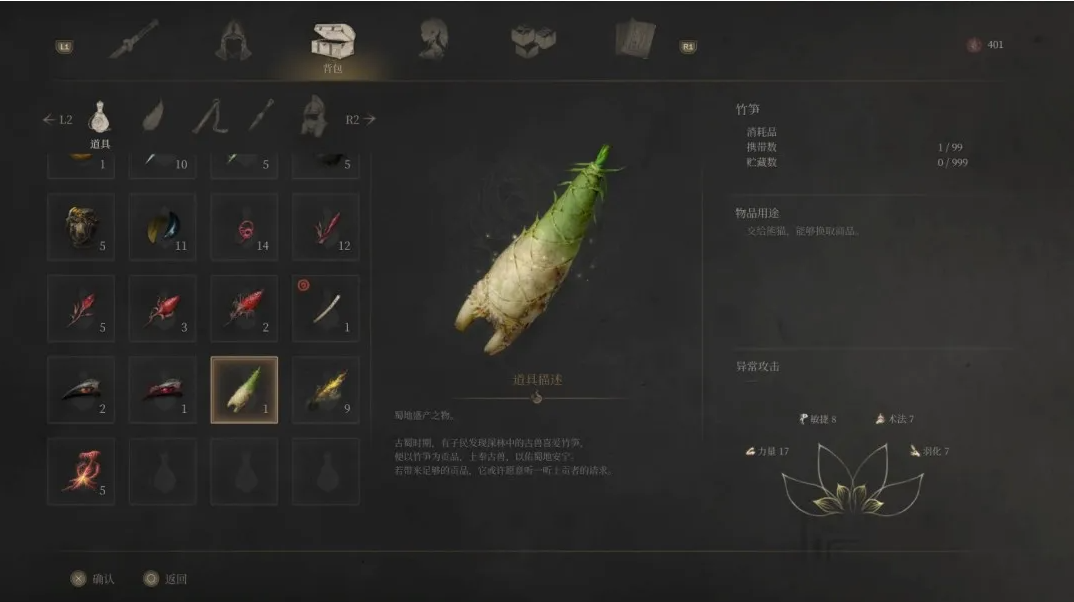
Task: Choose the blue and yellow feathers slot
Action: click(x=162, y=227)
